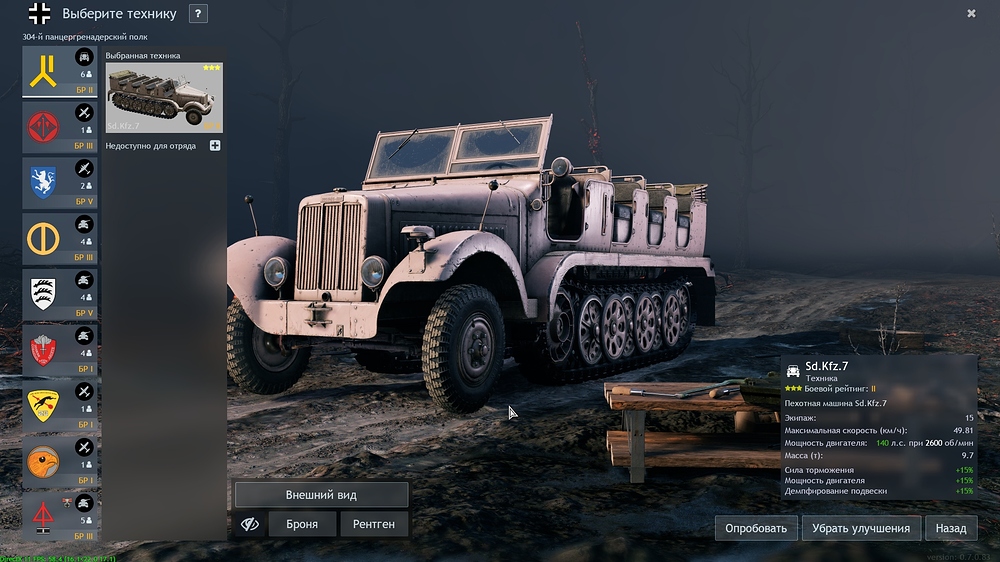
Task: Select the squad with yellow Y emblem
Action: click(x=60, y=71)
